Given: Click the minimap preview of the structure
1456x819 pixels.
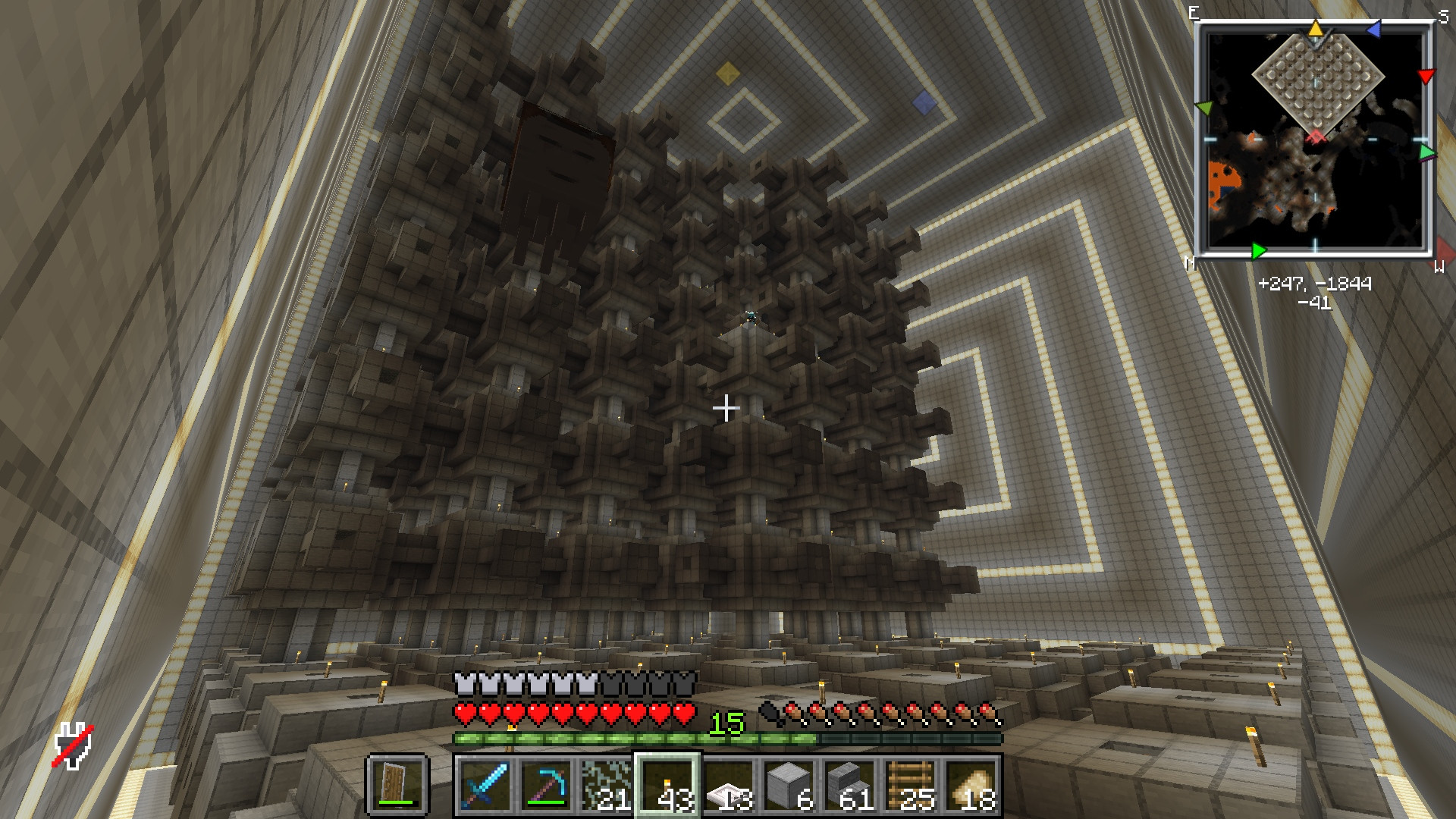Looking at the screenshot, I should [x=1319, y=83].
